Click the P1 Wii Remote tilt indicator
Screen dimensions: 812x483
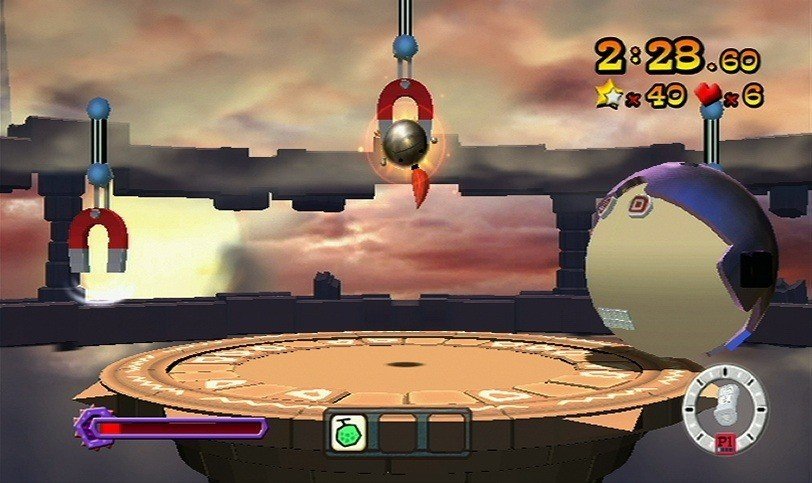[724, 410]
